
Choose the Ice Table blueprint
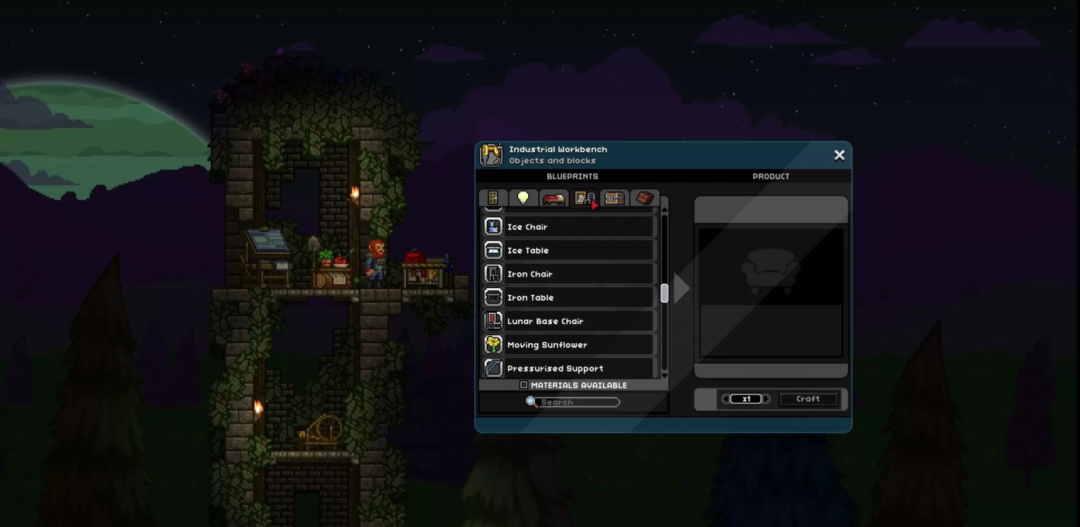(568, 251)
